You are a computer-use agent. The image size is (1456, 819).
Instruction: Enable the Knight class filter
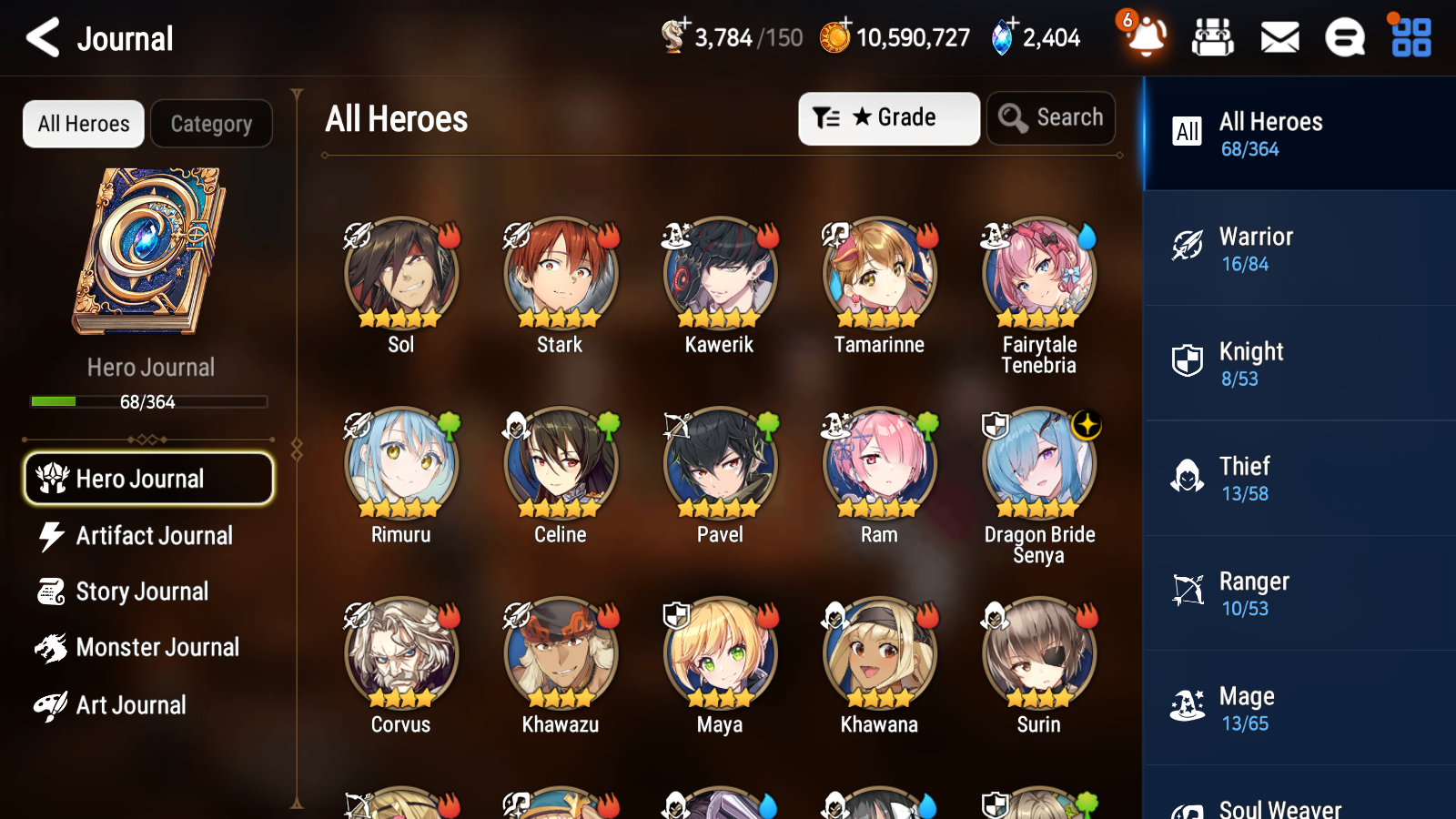(x=1299, y=363)
